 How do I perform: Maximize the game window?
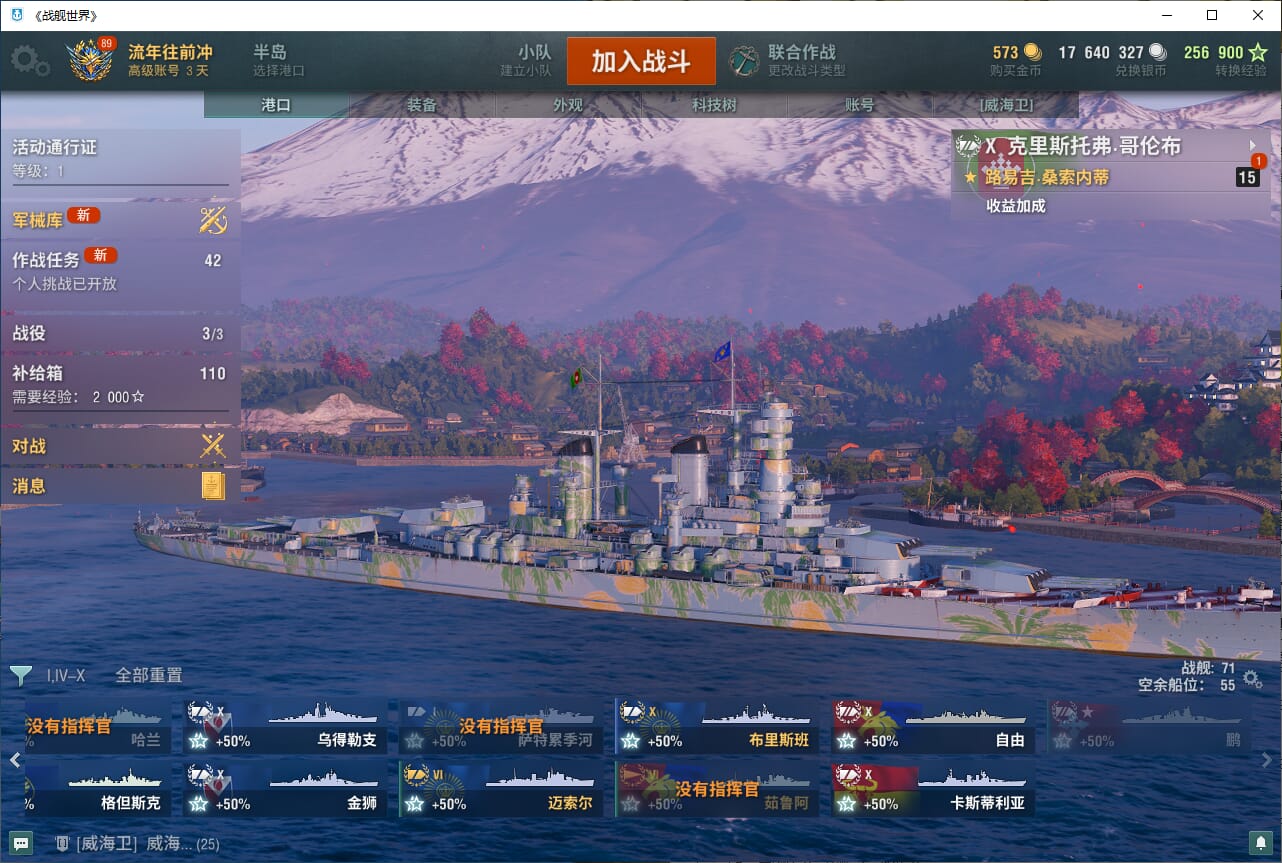(x=1212, y=15)
